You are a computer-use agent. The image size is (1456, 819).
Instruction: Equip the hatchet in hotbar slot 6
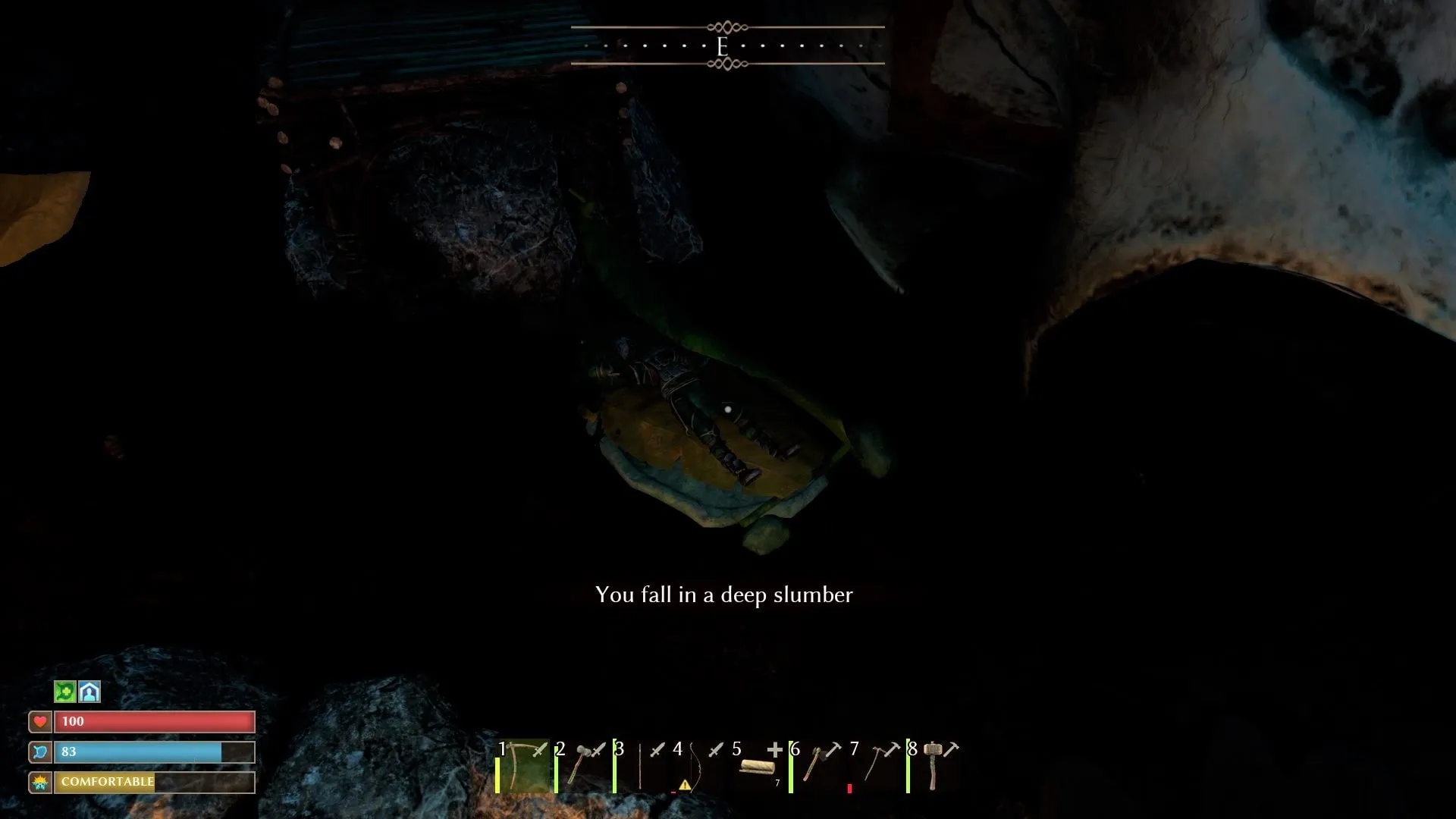[816, 766]
